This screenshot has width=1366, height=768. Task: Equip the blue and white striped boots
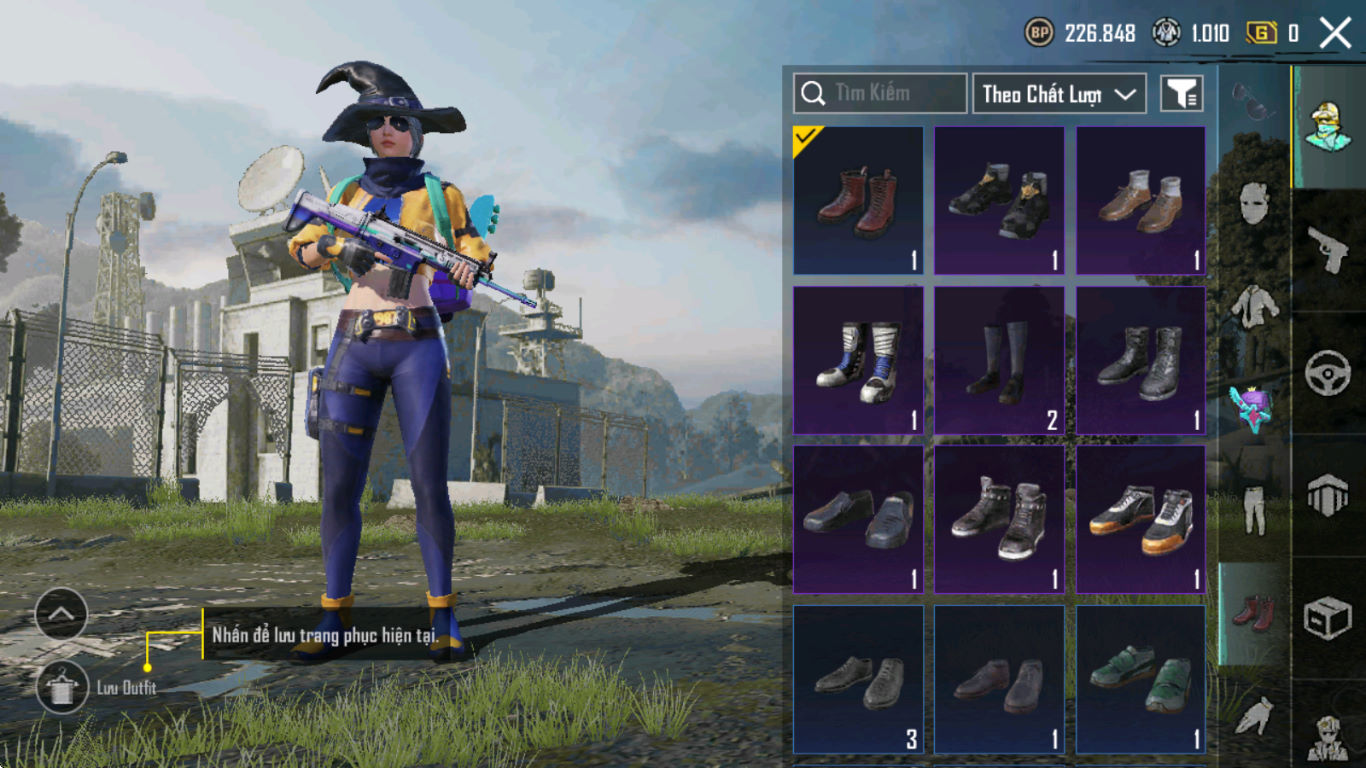[x=858, y=360]
